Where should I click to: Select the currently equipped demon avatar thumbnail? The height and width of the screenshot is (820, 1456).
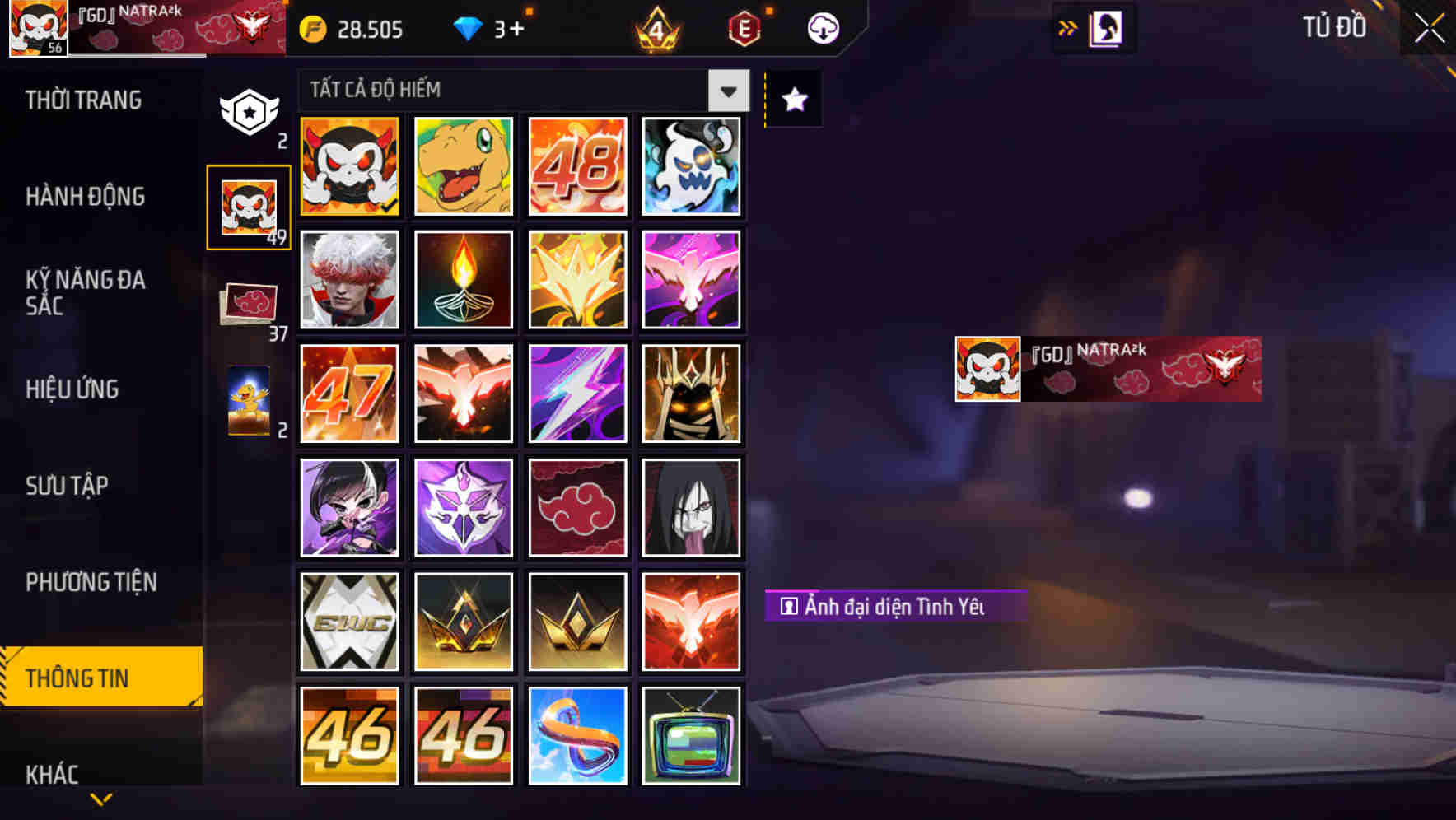[348, 167]
